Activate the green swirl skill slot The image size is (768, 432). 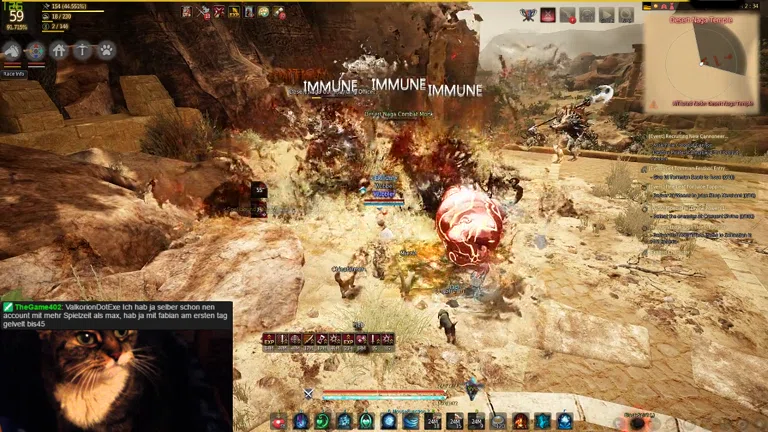(322, 421)
